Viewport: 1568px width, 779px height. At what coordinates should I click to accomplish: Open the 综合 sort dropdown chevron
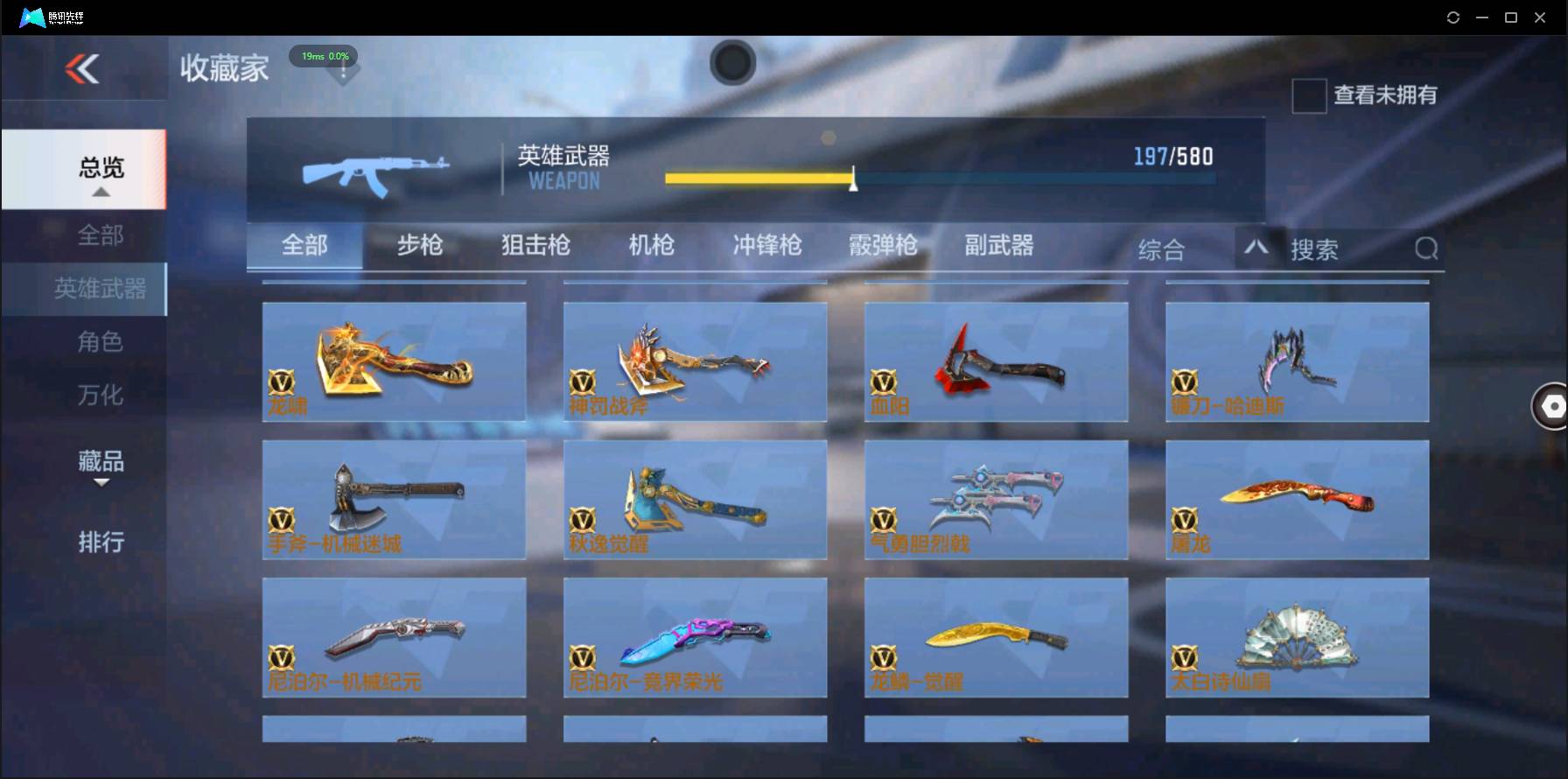point(1256,249)
